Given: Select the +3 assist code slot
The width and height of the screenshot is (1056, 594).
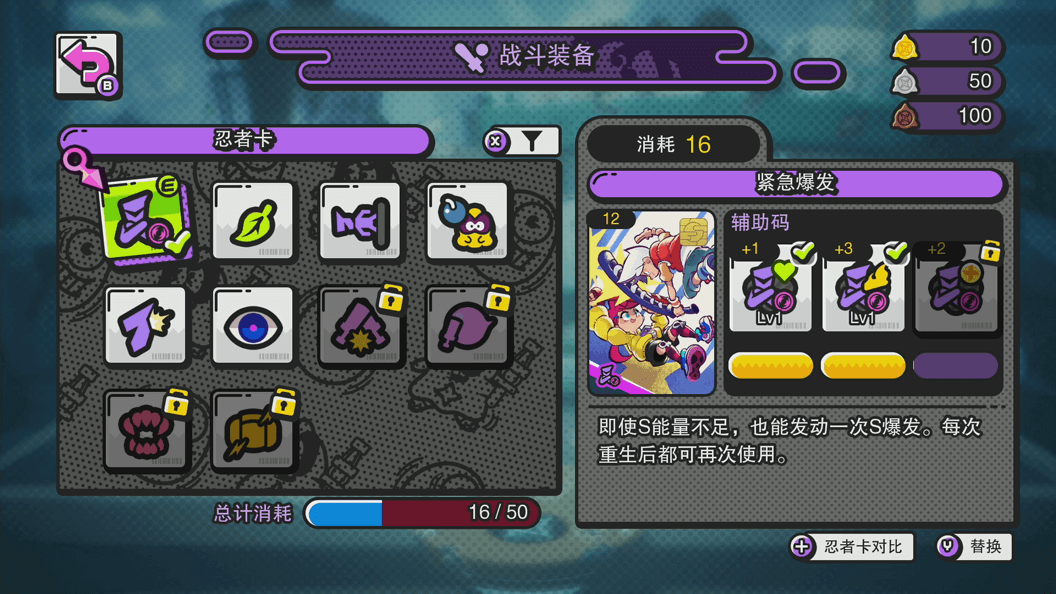Looking at the screenshot, I should (x=863, y=290).
